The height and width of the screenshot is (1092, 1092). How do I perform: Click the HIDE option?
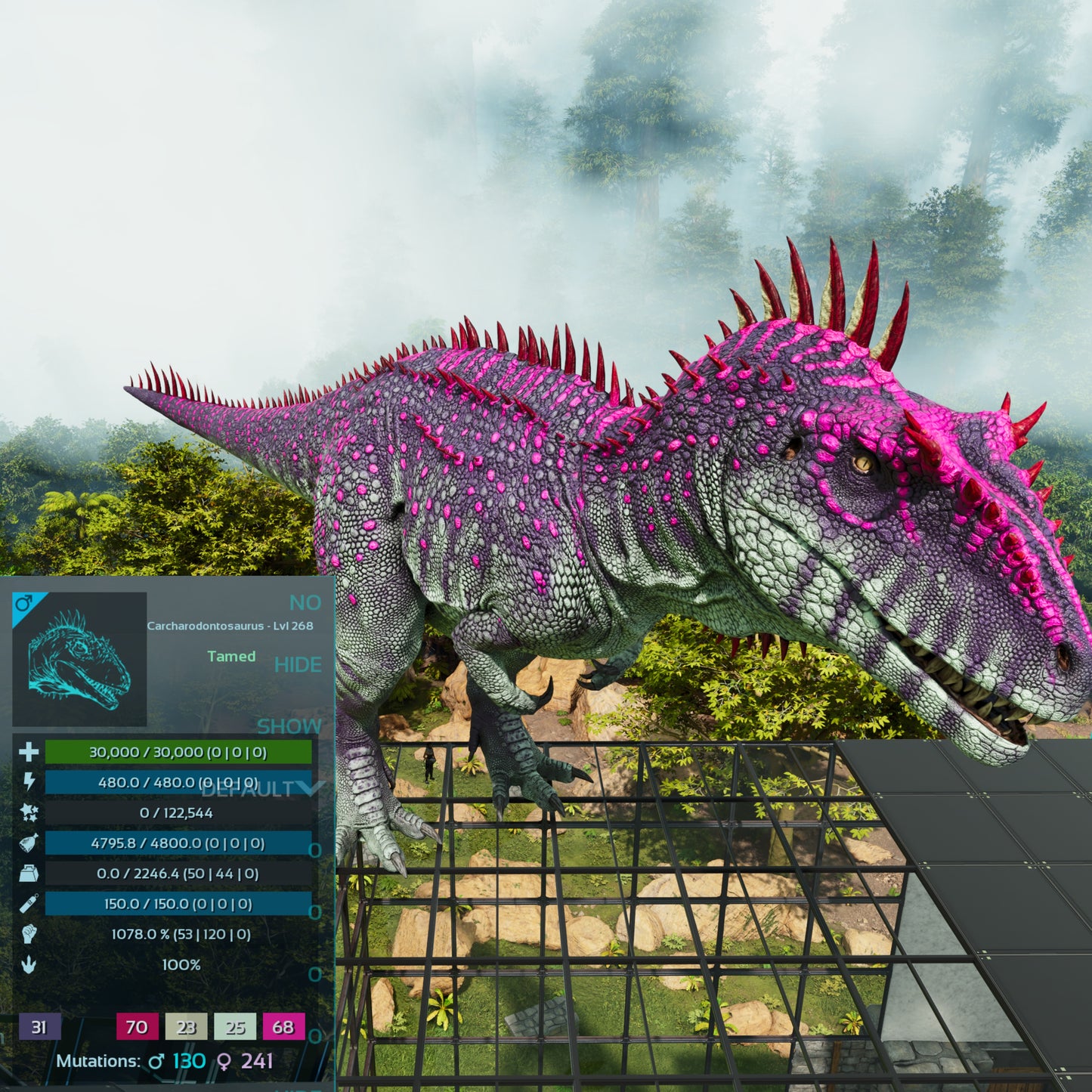click(298, 665)
